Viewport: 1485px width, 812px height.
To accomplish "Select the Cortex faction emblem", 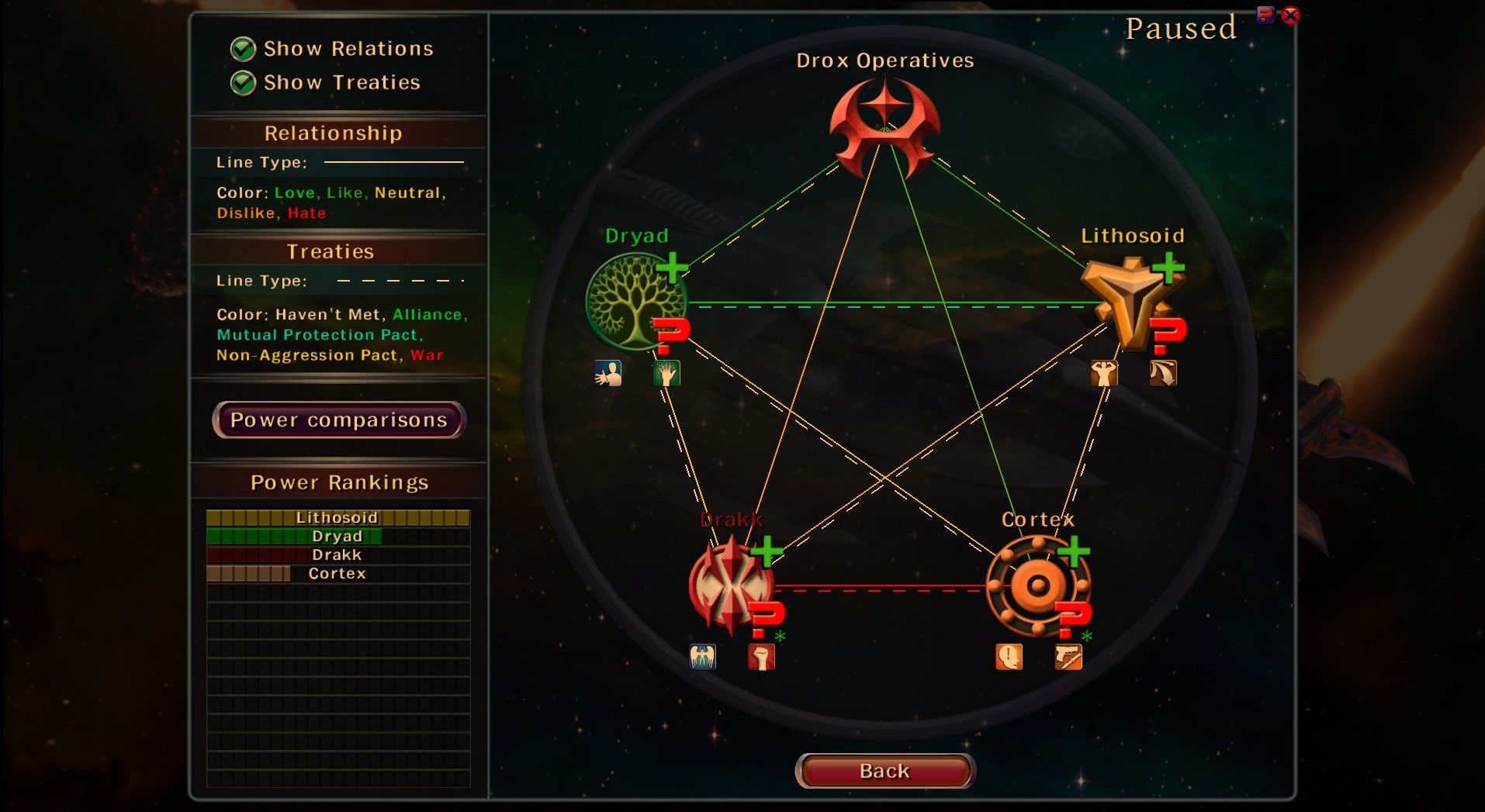I will tap(1037, 586).
